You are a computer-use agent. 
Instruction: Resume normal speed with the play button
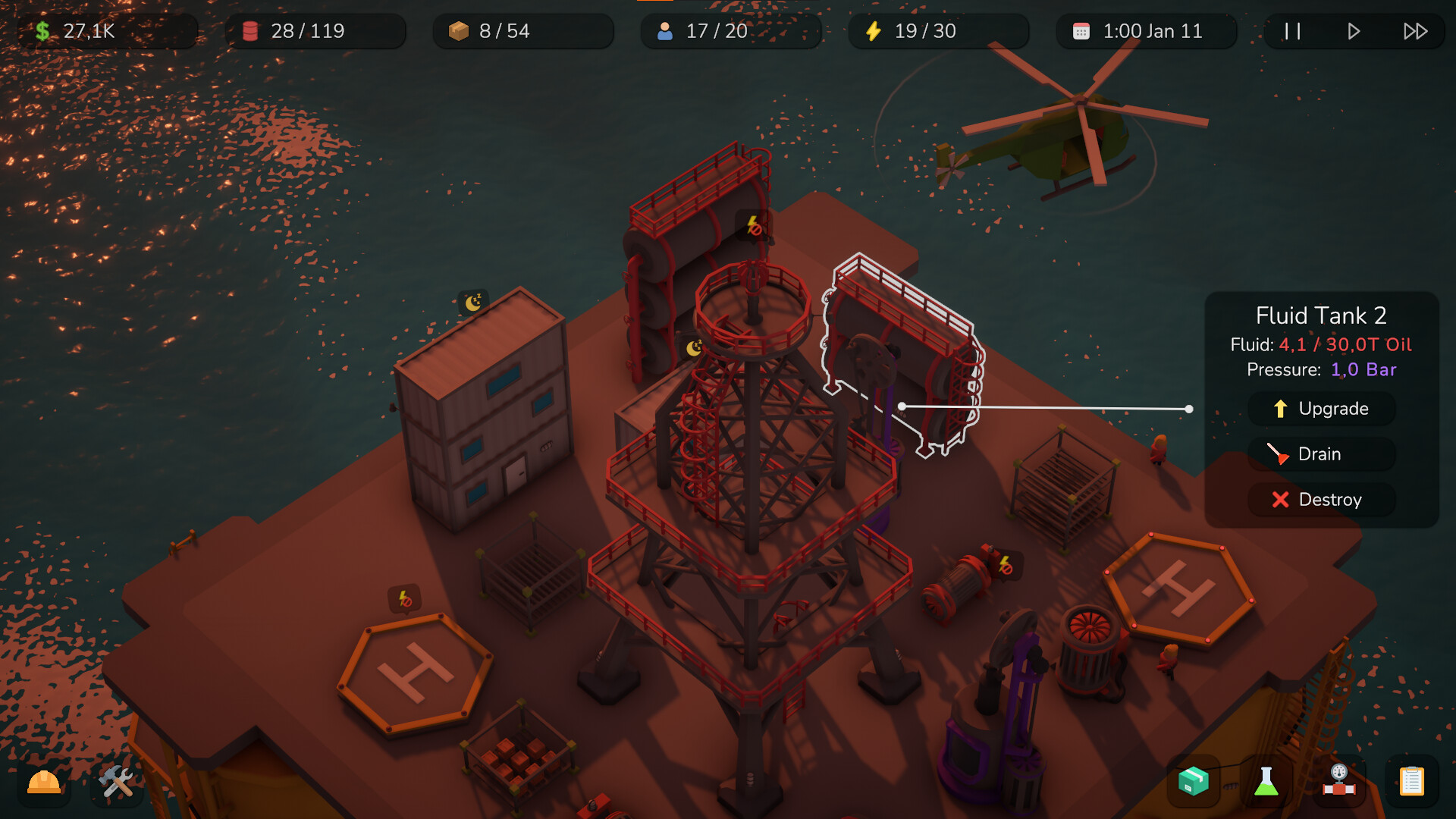[1354, 31]
